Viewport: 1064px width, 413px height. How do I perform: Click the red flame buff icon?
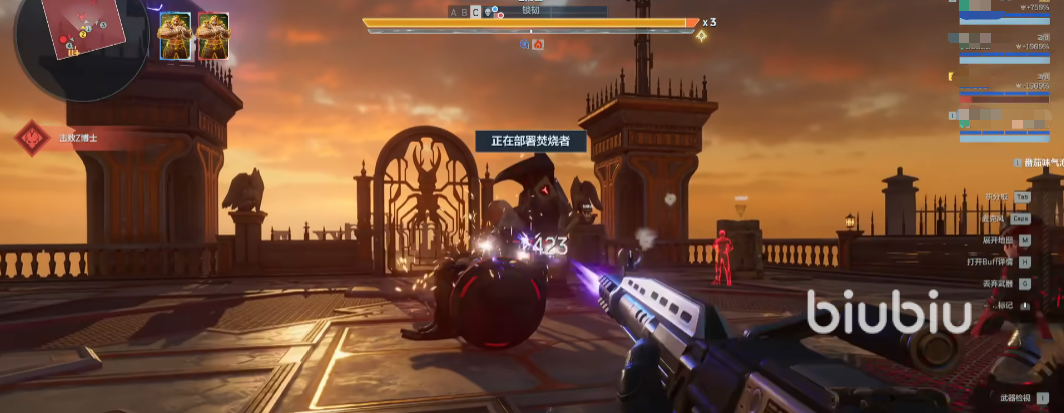538,44
